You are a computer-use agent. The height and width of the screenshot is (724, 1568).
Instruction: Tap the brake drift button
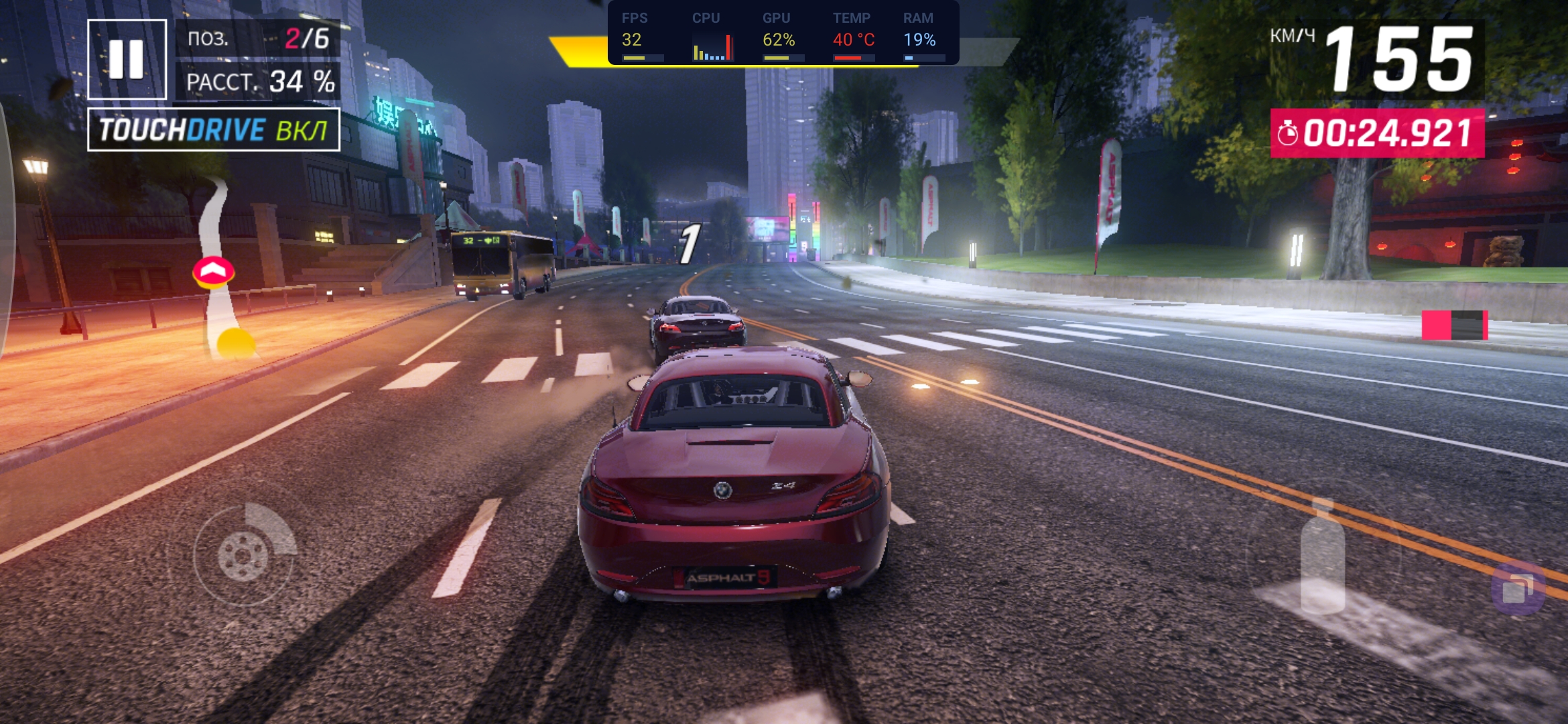click(244, 554)
